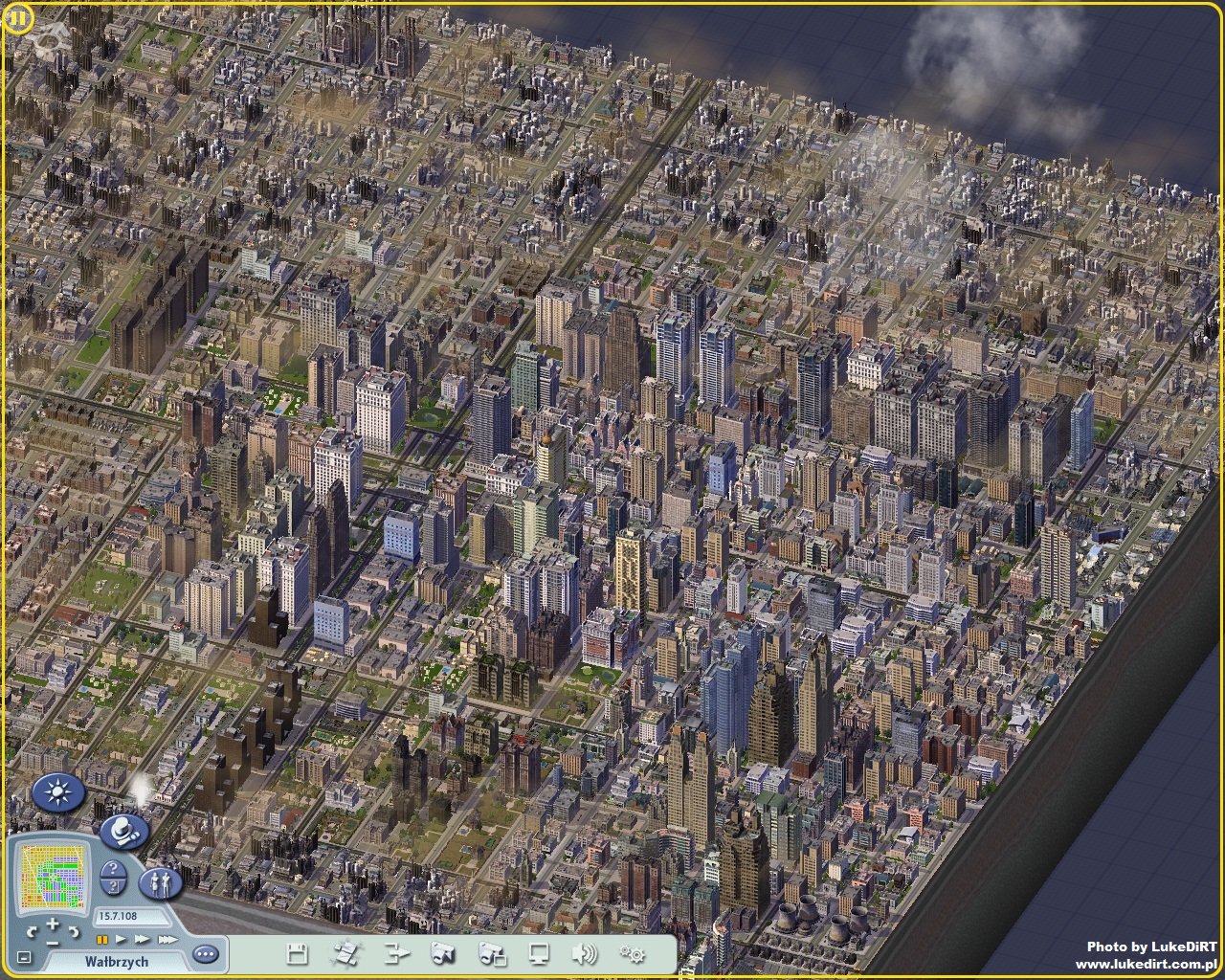1225x980 pixels.
Task: Switch to Mayor Mode top hat button
Action: (x=124, y=832)
